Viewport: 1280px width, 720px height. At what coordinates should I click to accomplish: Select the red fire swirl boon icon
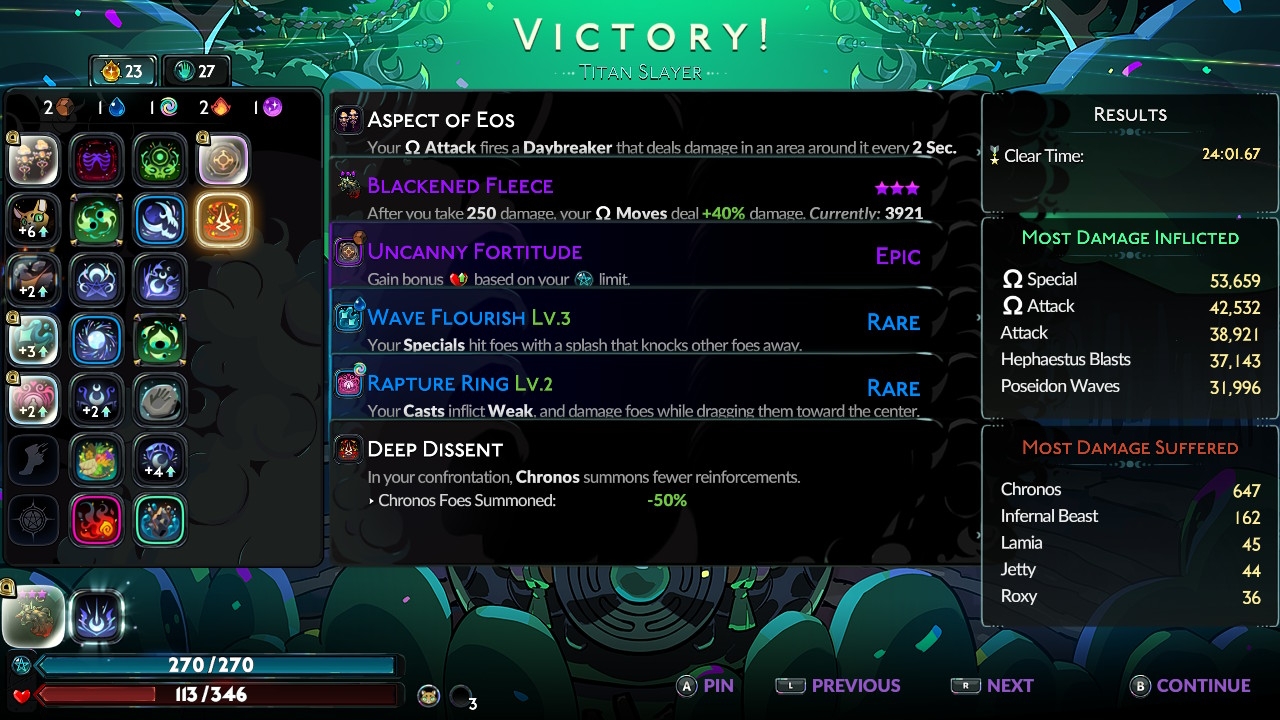[97, 520]
